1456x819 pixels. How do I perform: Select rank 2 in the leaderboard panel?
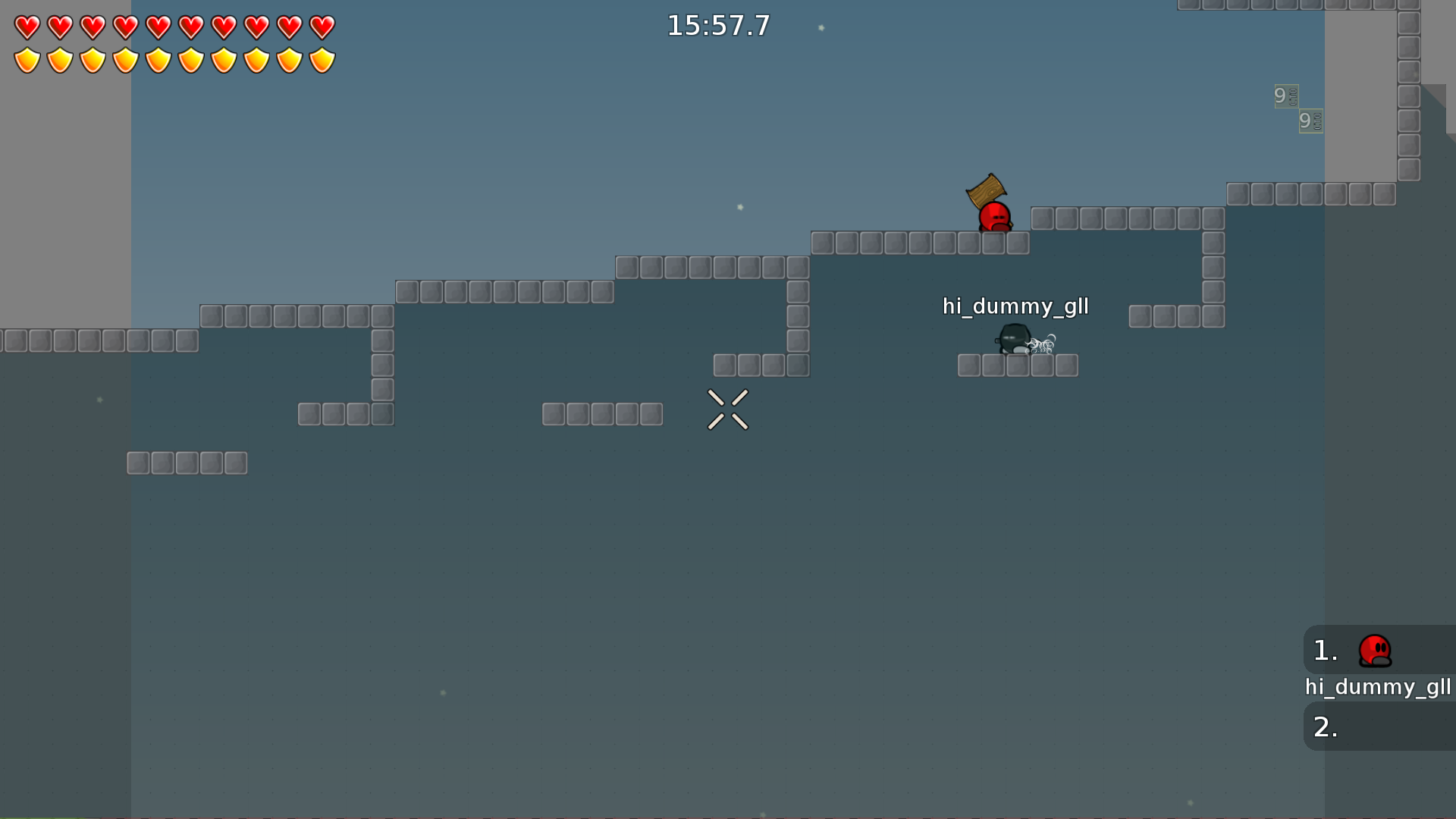point(1326,726)
